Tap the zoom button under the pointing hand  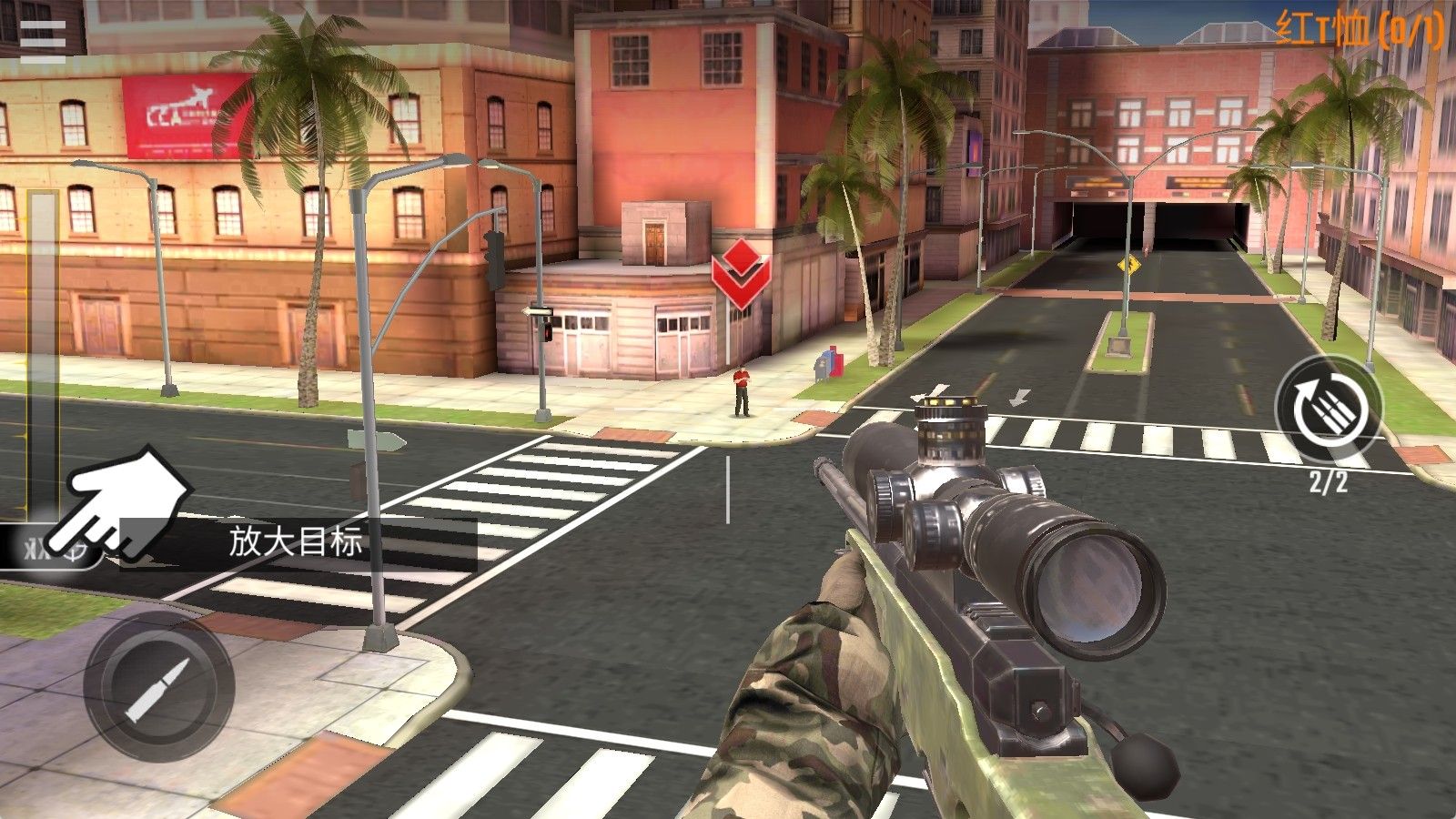pos(53,548)
